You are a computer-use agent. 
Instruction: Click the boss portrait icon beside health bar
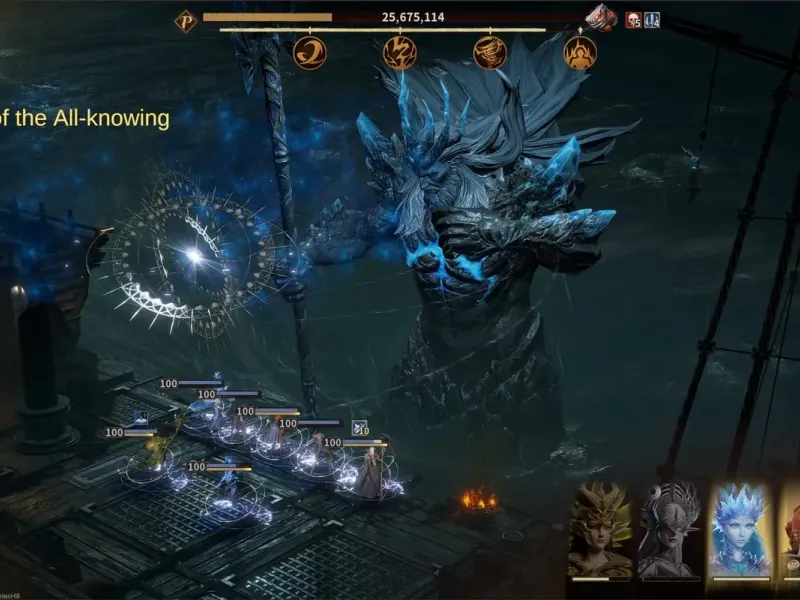tap(602, 18)
